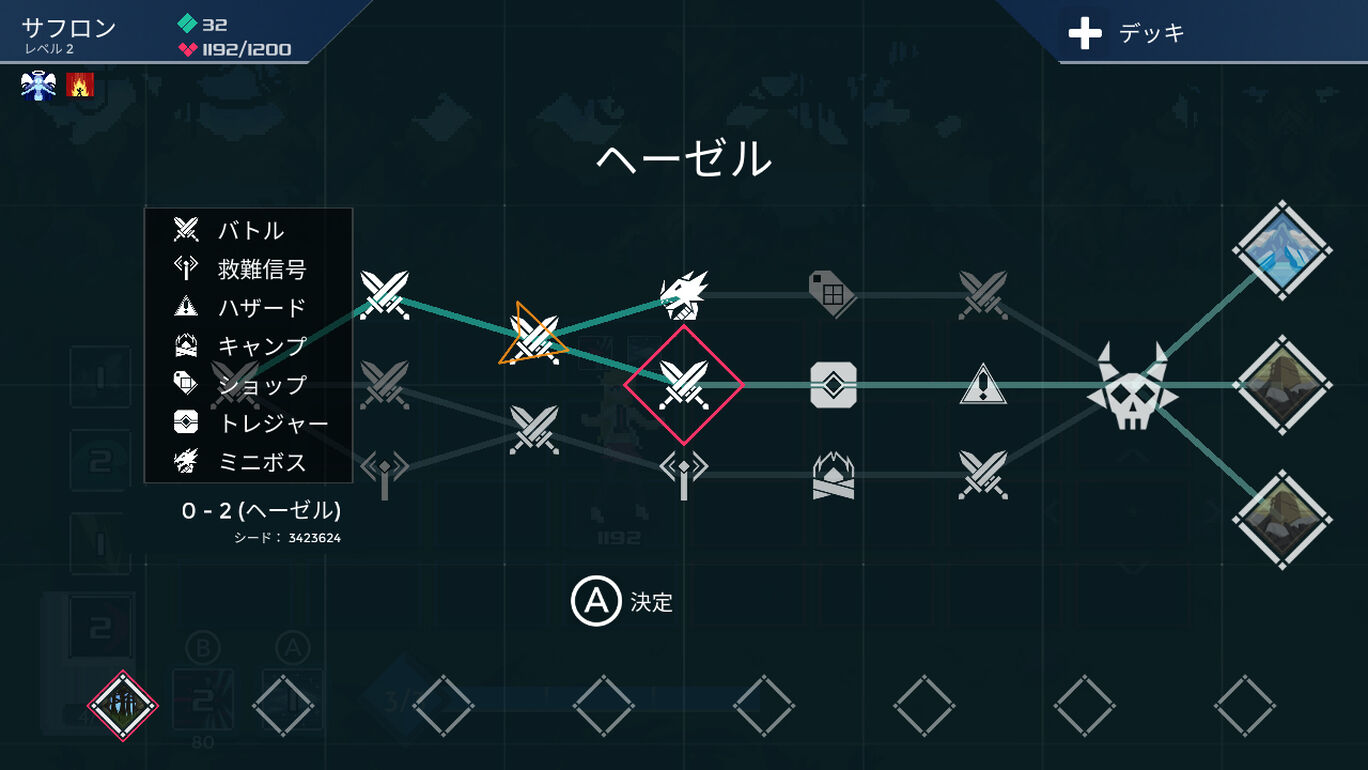Select the boss skull node near the right
The image size is (1368, 770).
point(1133,390)
